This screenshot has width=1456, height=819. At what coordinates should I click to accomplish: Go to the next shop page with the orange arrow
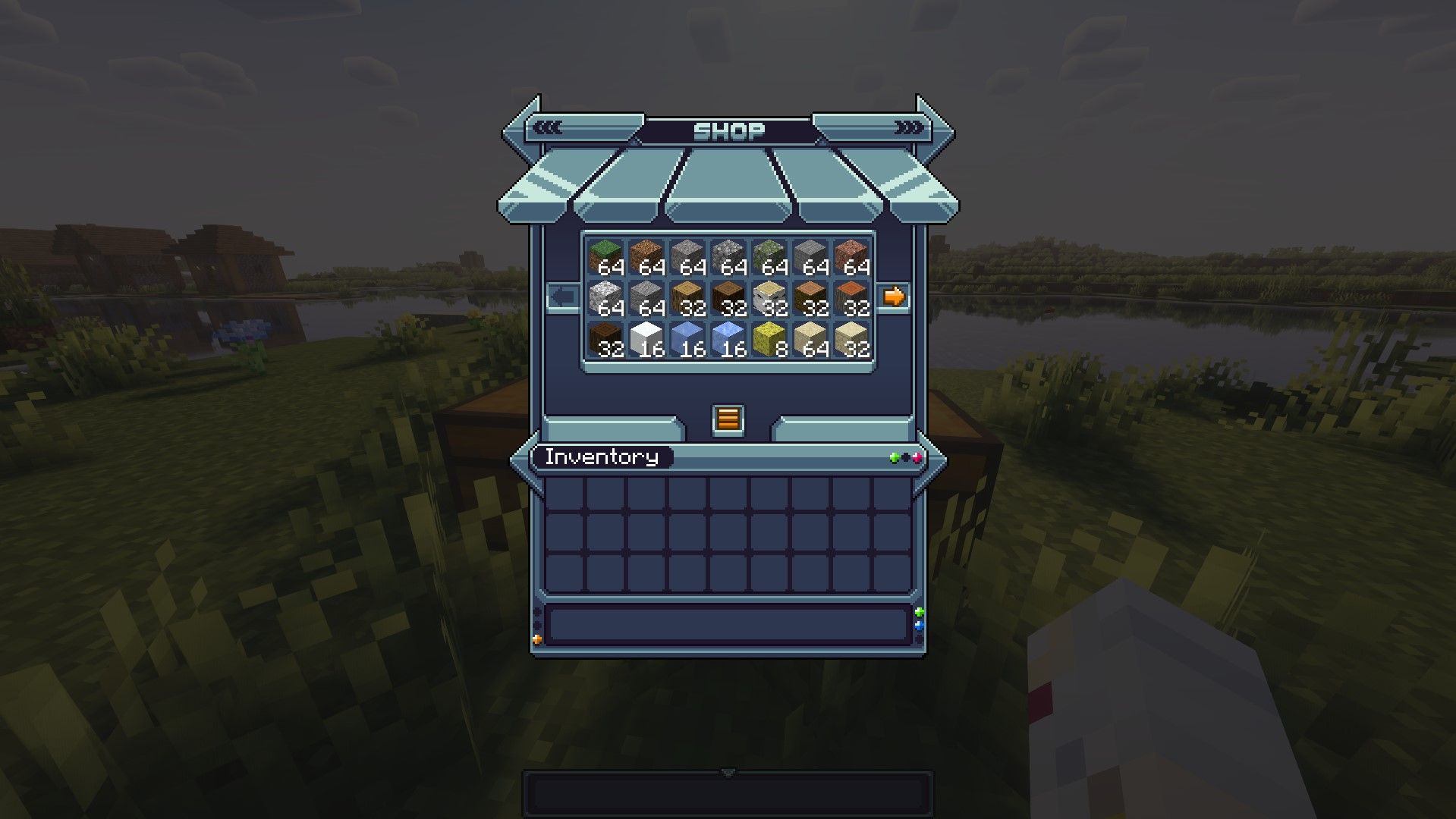click(894, 297)
